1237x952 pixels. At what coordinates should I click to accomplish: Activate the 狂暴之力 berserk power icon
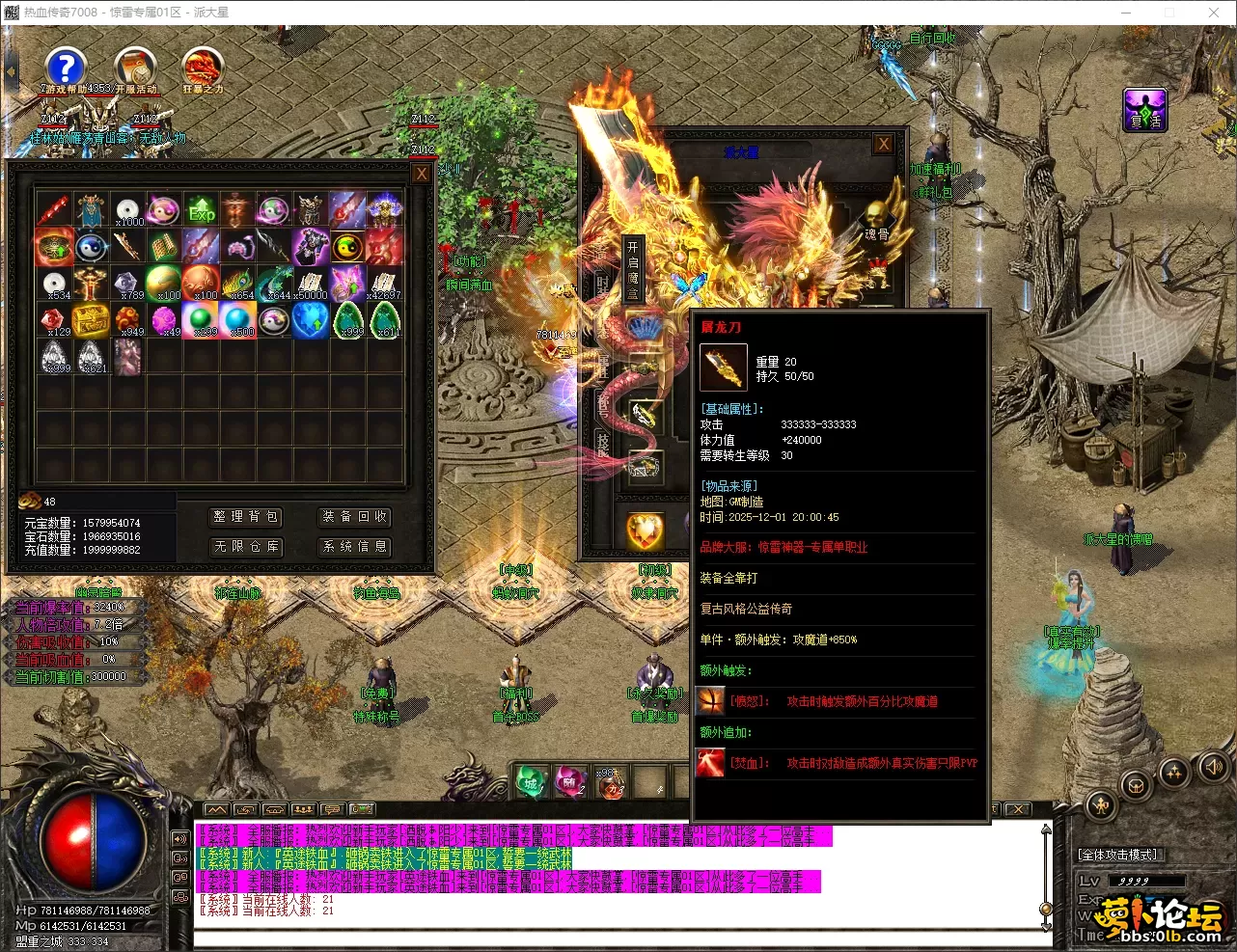tap(203, 69)
